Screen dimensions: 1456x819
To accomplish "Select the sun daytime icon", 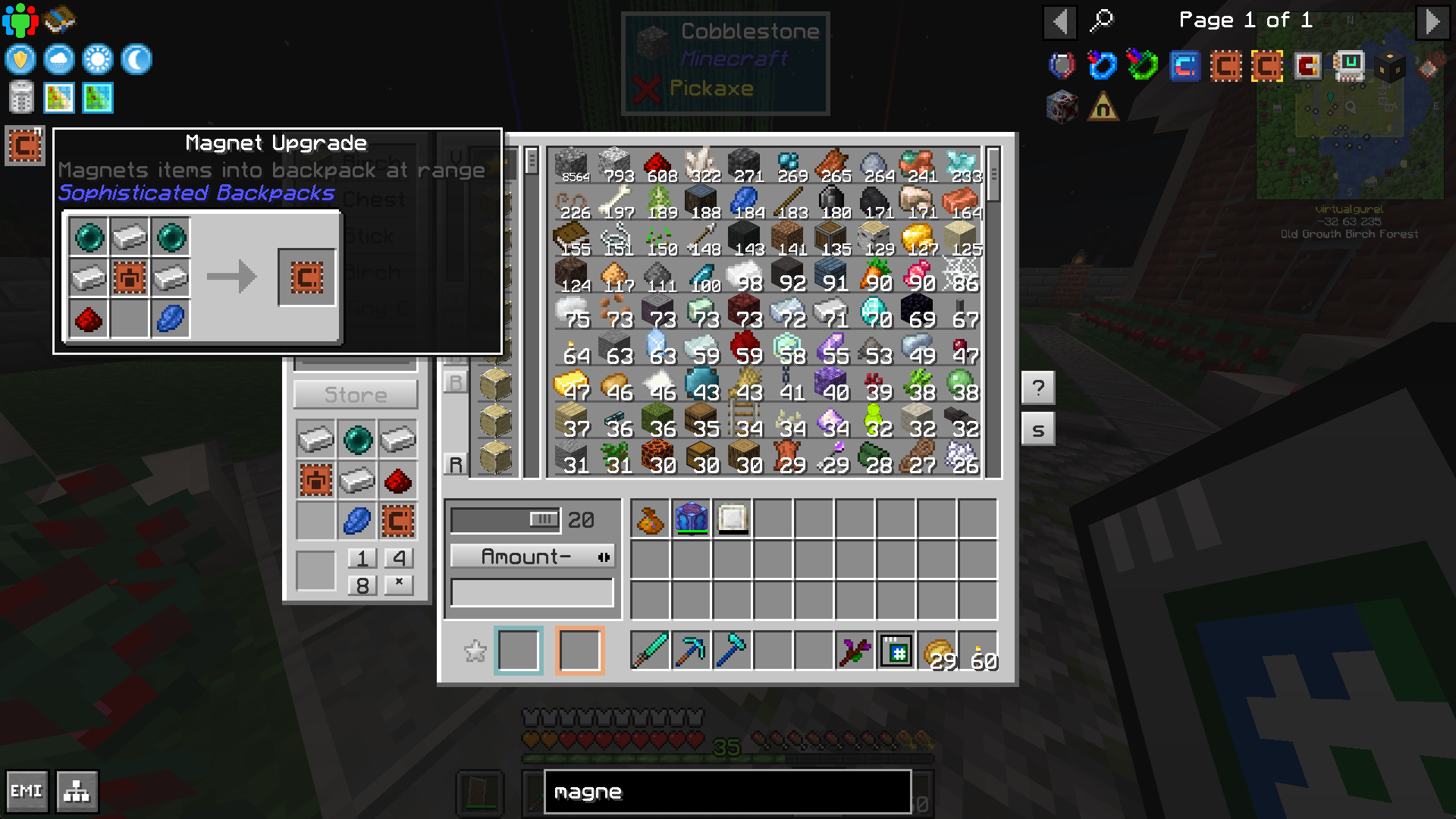I will pyautogui.click(x=96, y=59).
